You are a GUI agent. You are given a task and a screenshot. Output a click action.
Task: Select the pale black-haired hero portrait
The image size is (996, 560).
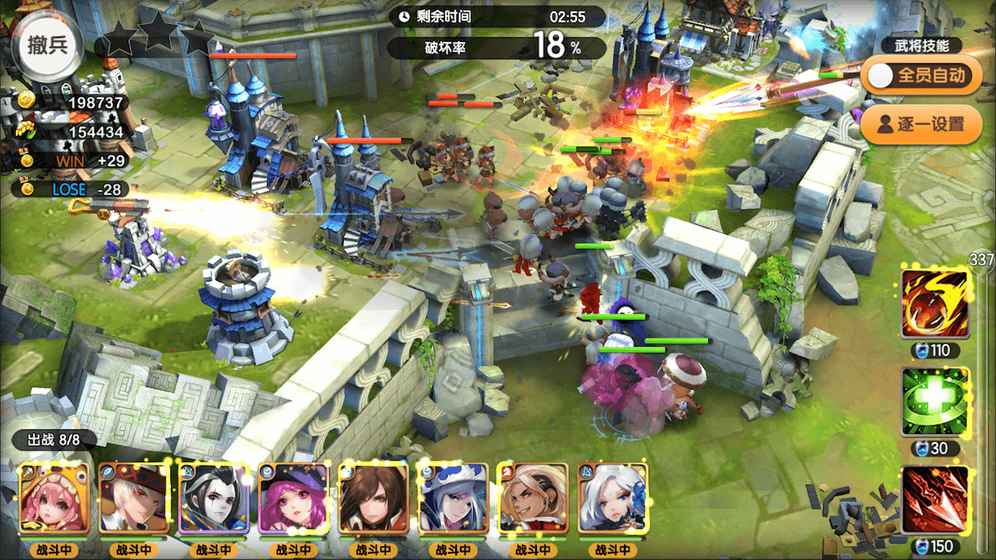[x=213, y=499]
